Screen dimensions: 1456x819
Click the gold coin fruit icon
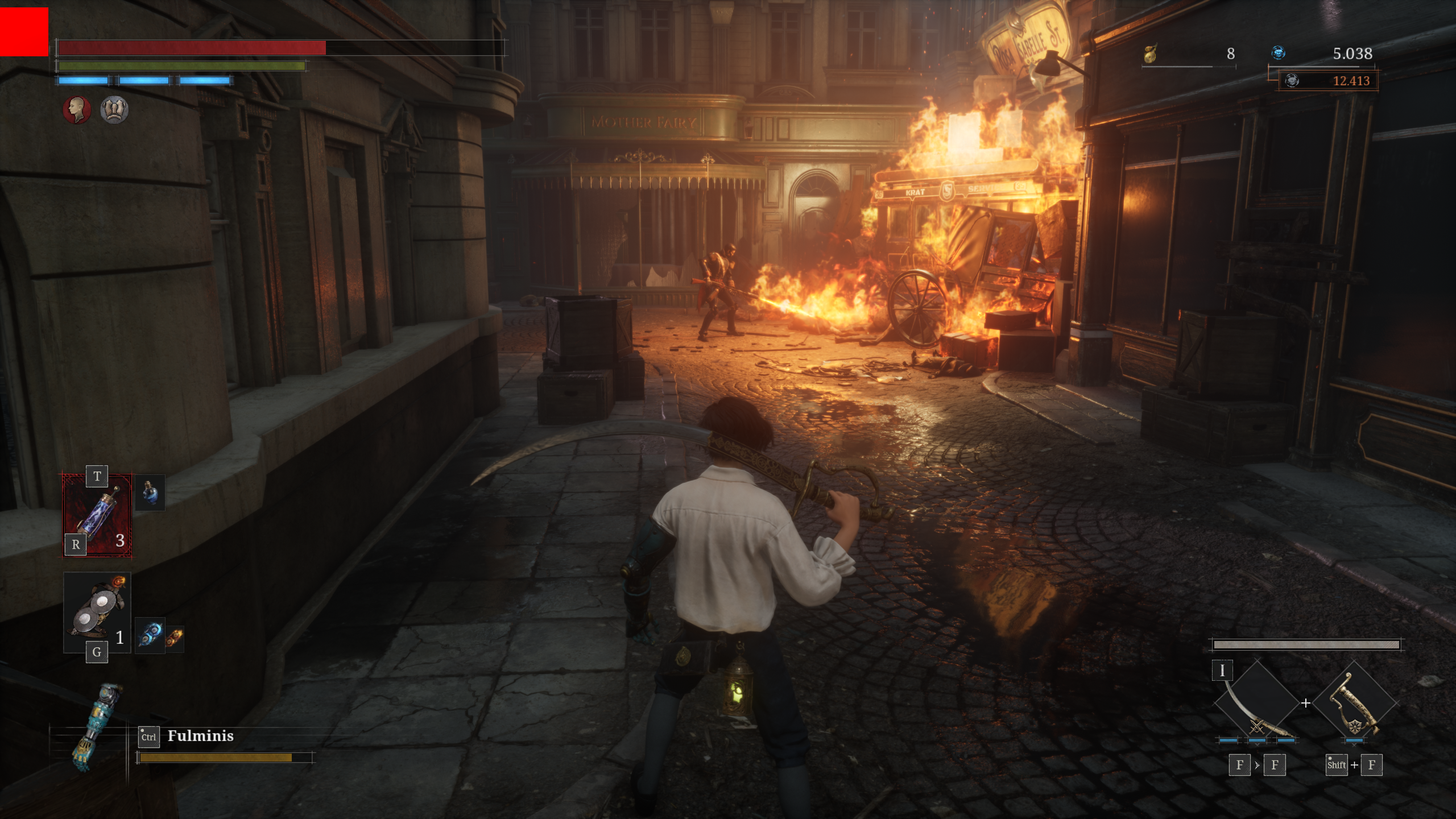[x=1150, y=53]
